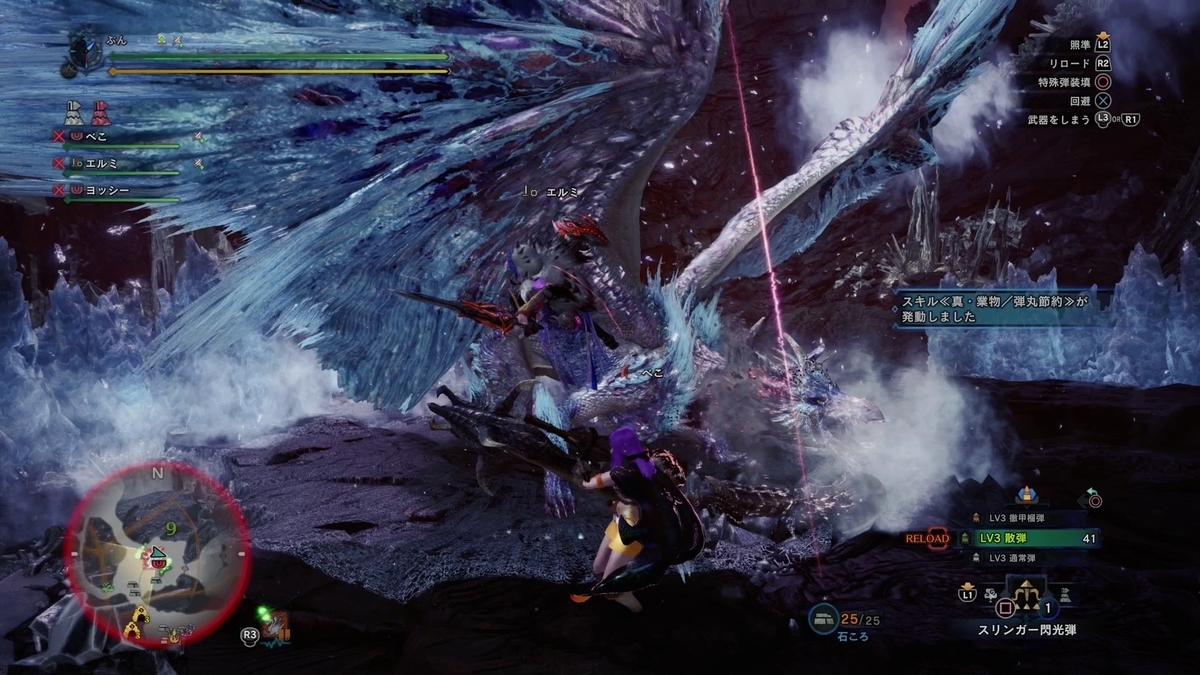Click the white palico status icon

coord(74,110)
